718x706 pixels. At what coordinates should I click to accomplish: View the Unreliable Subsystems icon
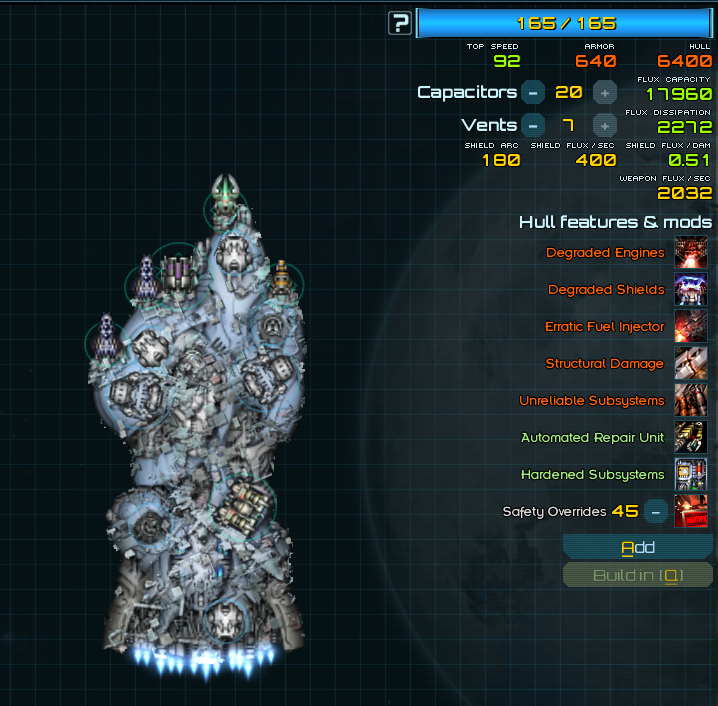[691, 401]
